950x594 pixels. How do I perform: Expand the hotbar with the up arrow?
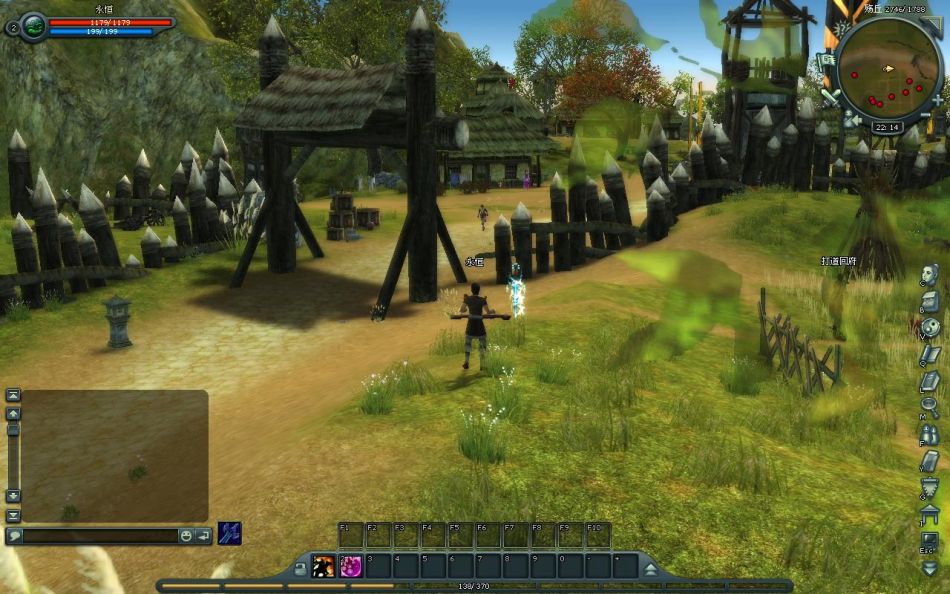[650, 568]
